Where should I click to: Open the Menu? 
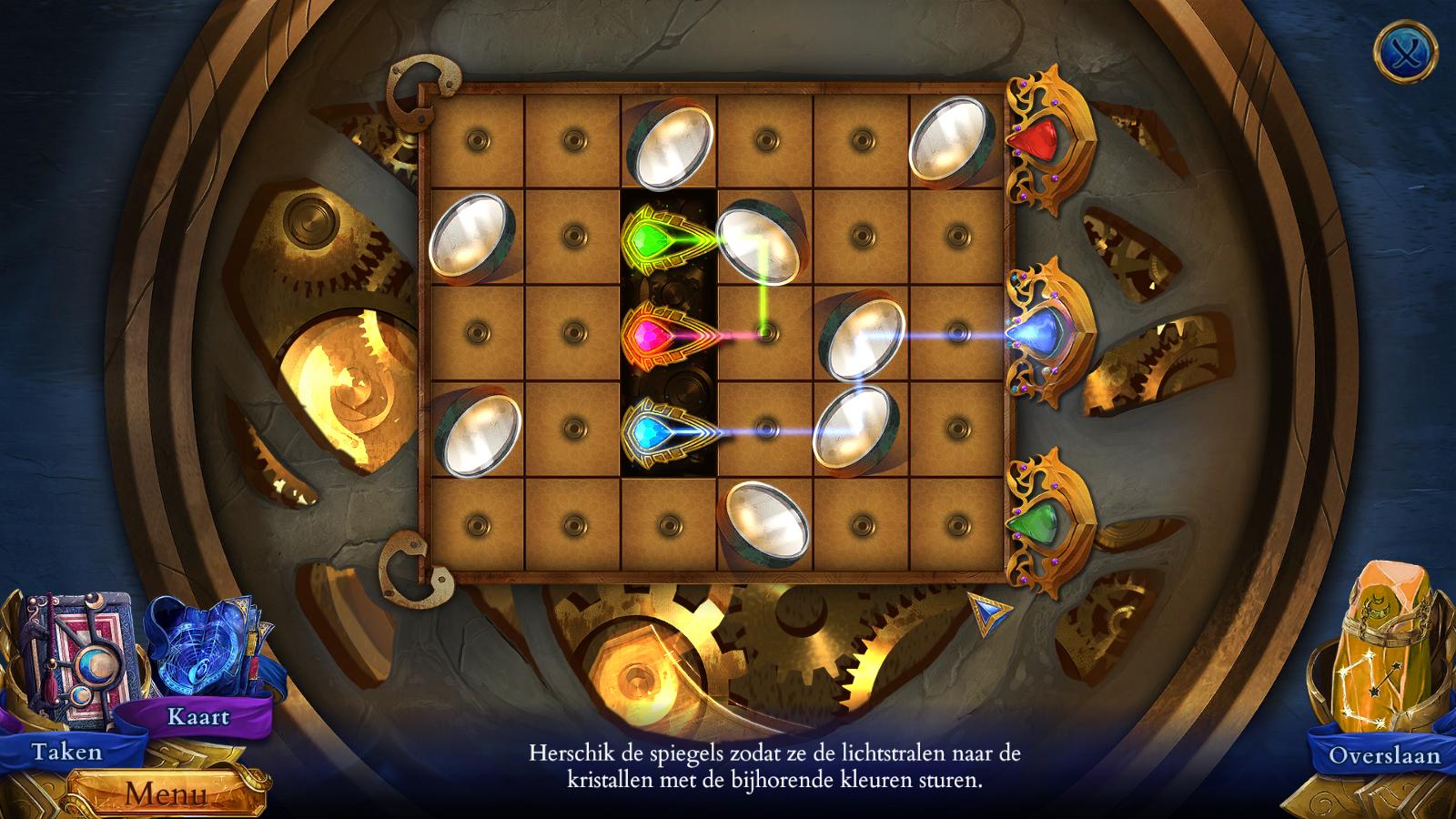pos(166,793)
